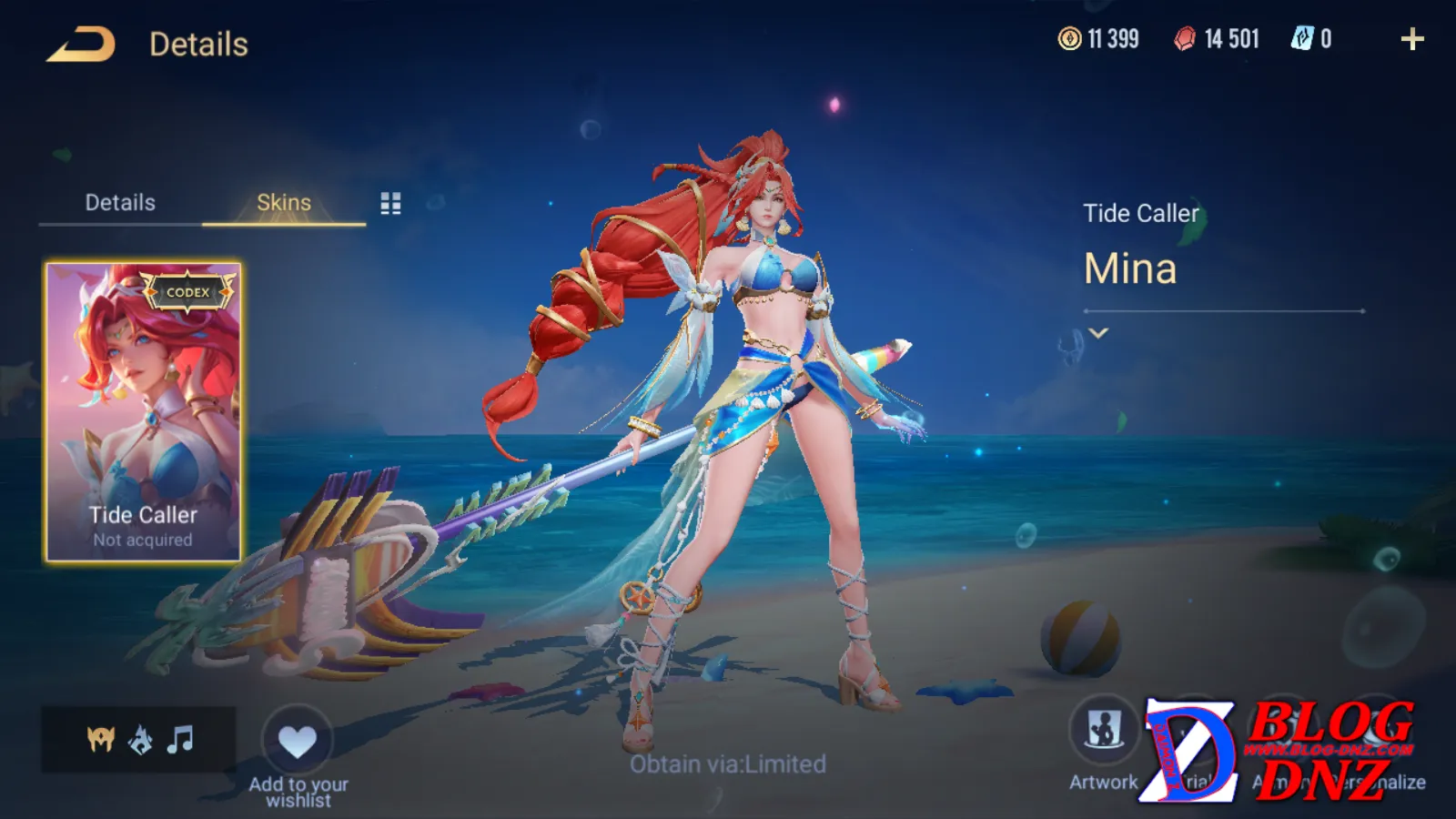Select the Skins tab
This screenshot has height=819, width=1456.
(x=283, y=203)
